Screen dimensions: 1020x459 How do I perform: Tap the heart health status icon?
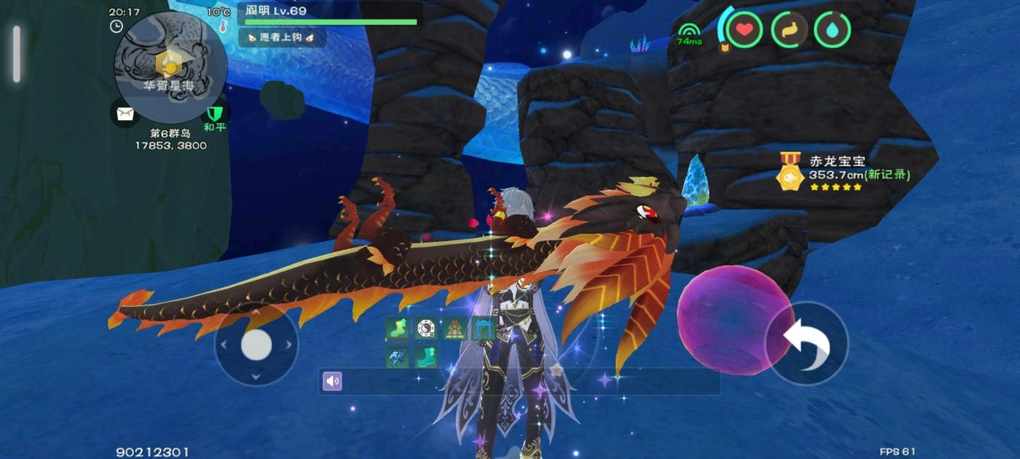click(x=744, y=30)
